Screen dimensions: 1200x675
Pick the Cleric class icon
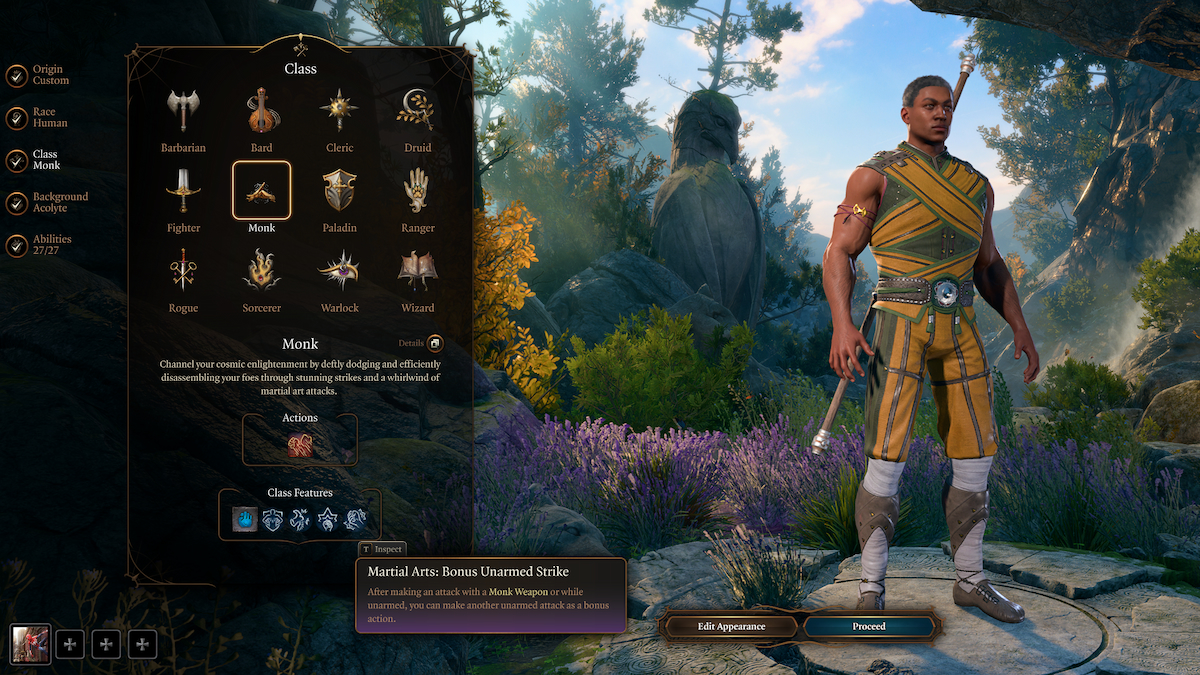339,111
